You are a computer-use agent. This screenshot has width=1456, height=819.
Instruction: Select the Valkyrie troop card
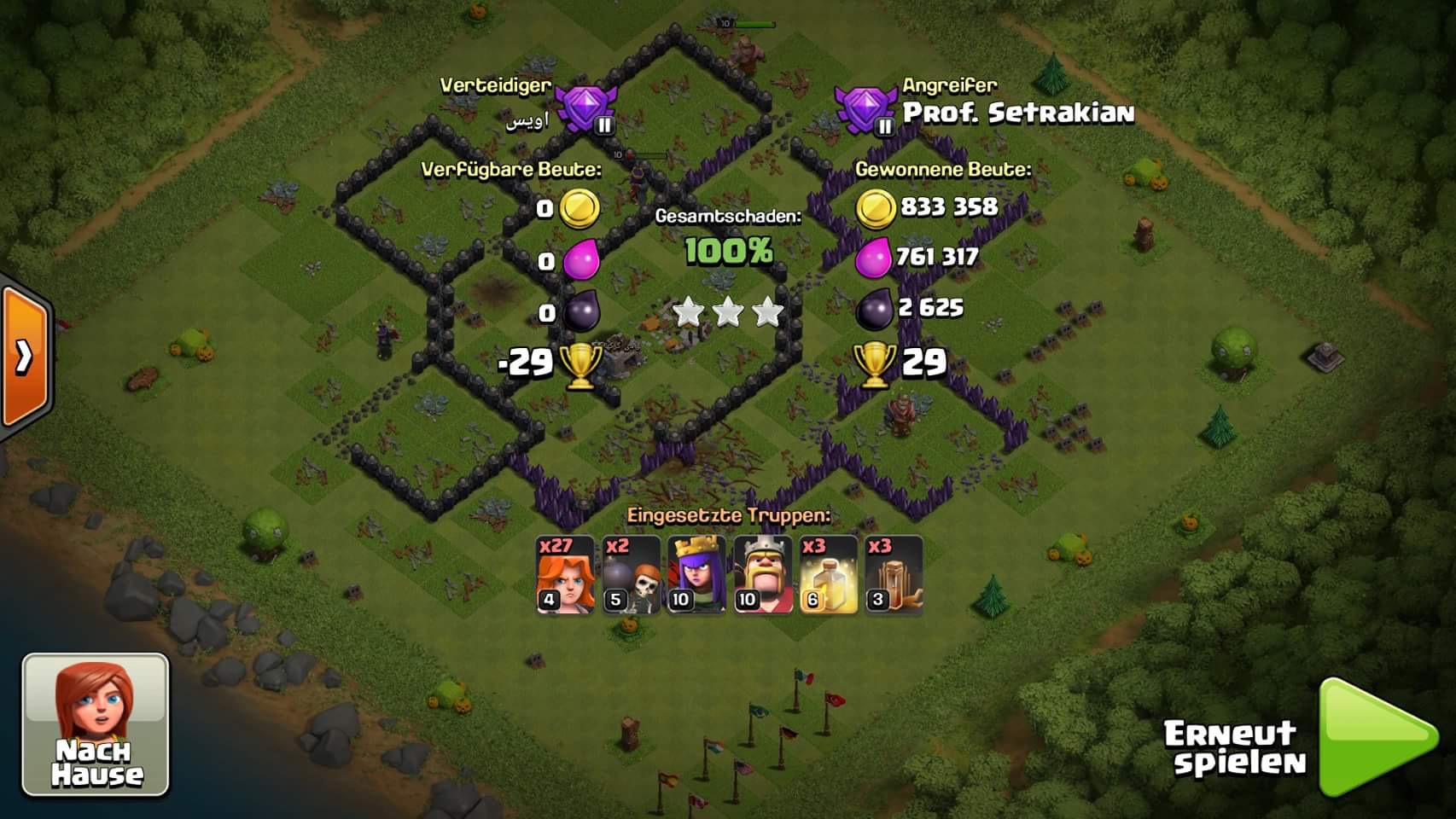coord(565,575)
